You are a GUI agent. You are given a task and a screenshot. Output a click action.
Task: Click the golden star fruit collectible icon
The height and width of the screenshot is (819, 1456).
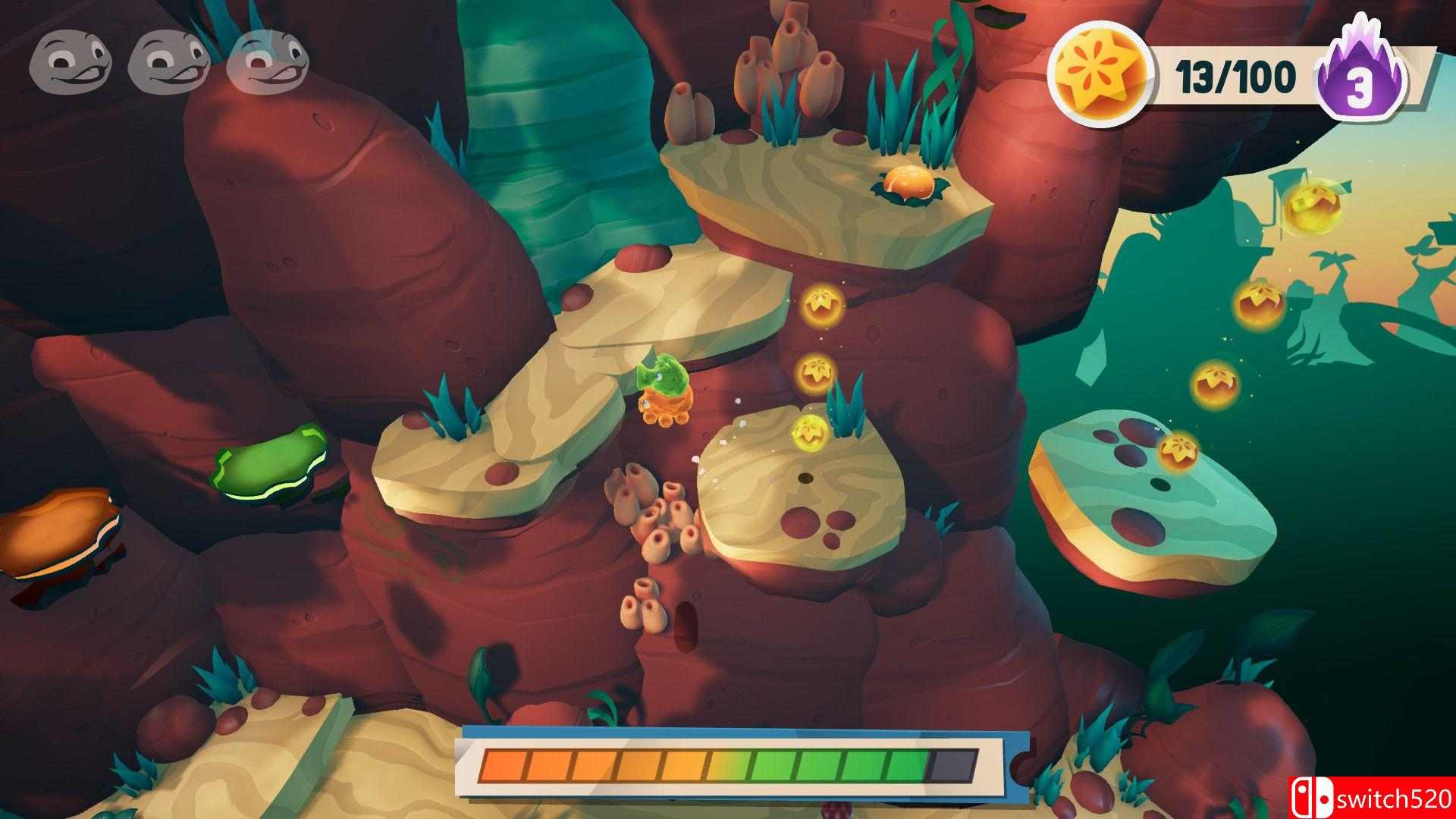[1102, 76]
